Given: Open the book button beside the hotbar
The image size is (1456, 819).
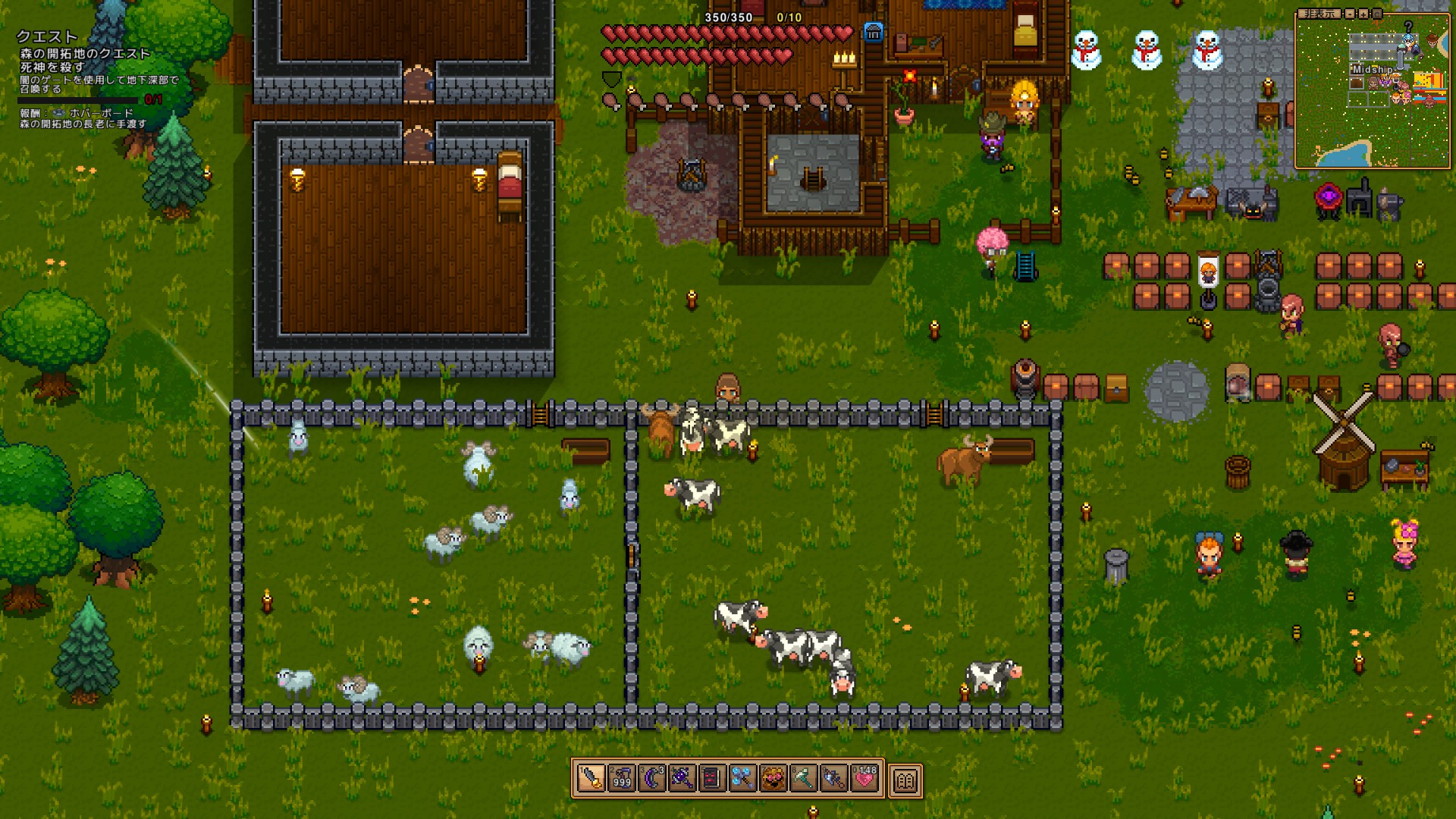Looking at the screenshot, I should pyautogui.click(x=905, y=780).
